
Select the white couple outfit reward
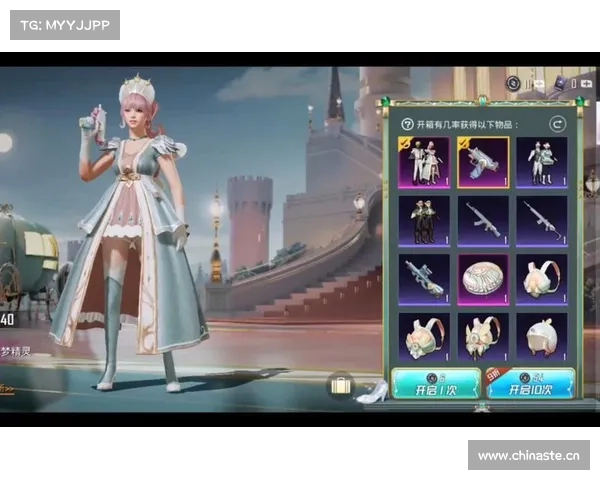click(x=424, y=162)
